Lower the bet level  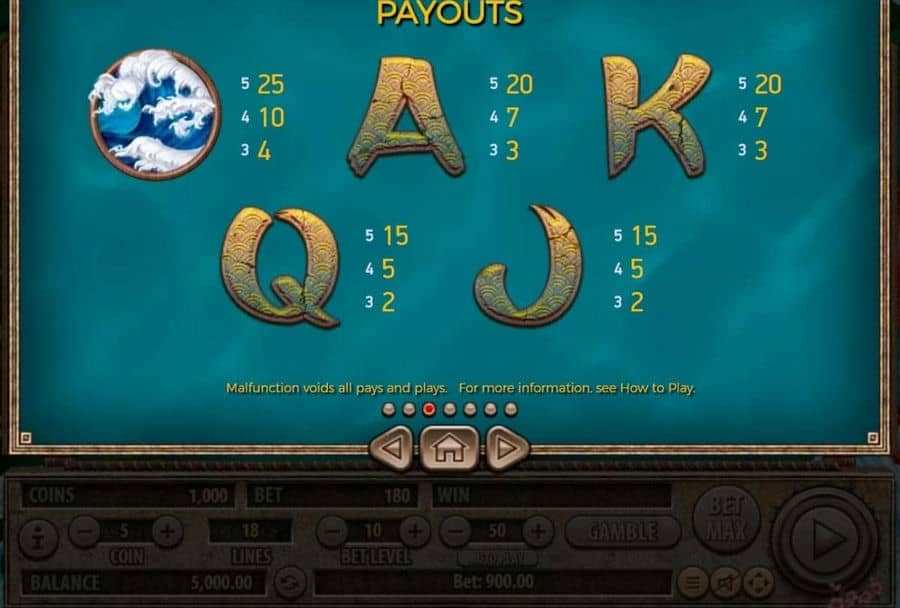333,531
